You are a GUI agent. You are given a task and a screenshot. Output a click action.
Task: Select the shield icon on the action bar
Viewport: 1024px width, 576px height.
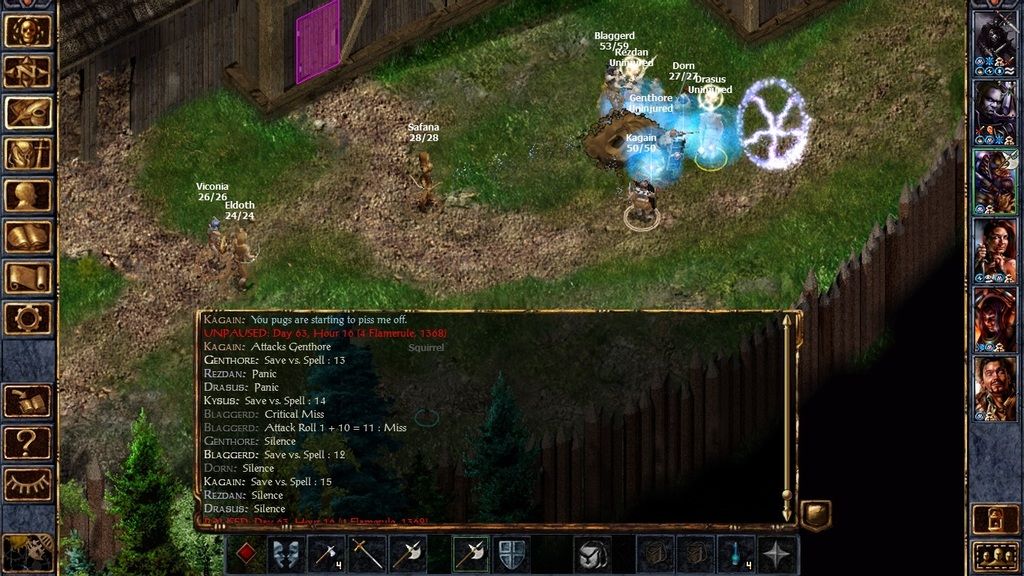(x=511, y=553)
